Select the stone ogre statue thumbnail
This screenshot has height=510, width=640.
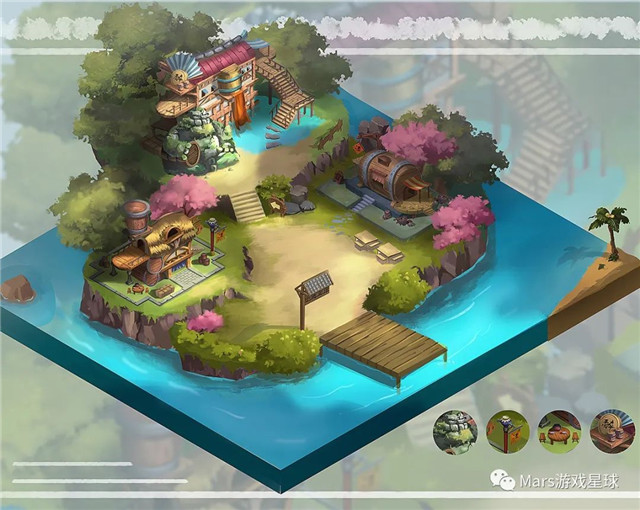455,432
